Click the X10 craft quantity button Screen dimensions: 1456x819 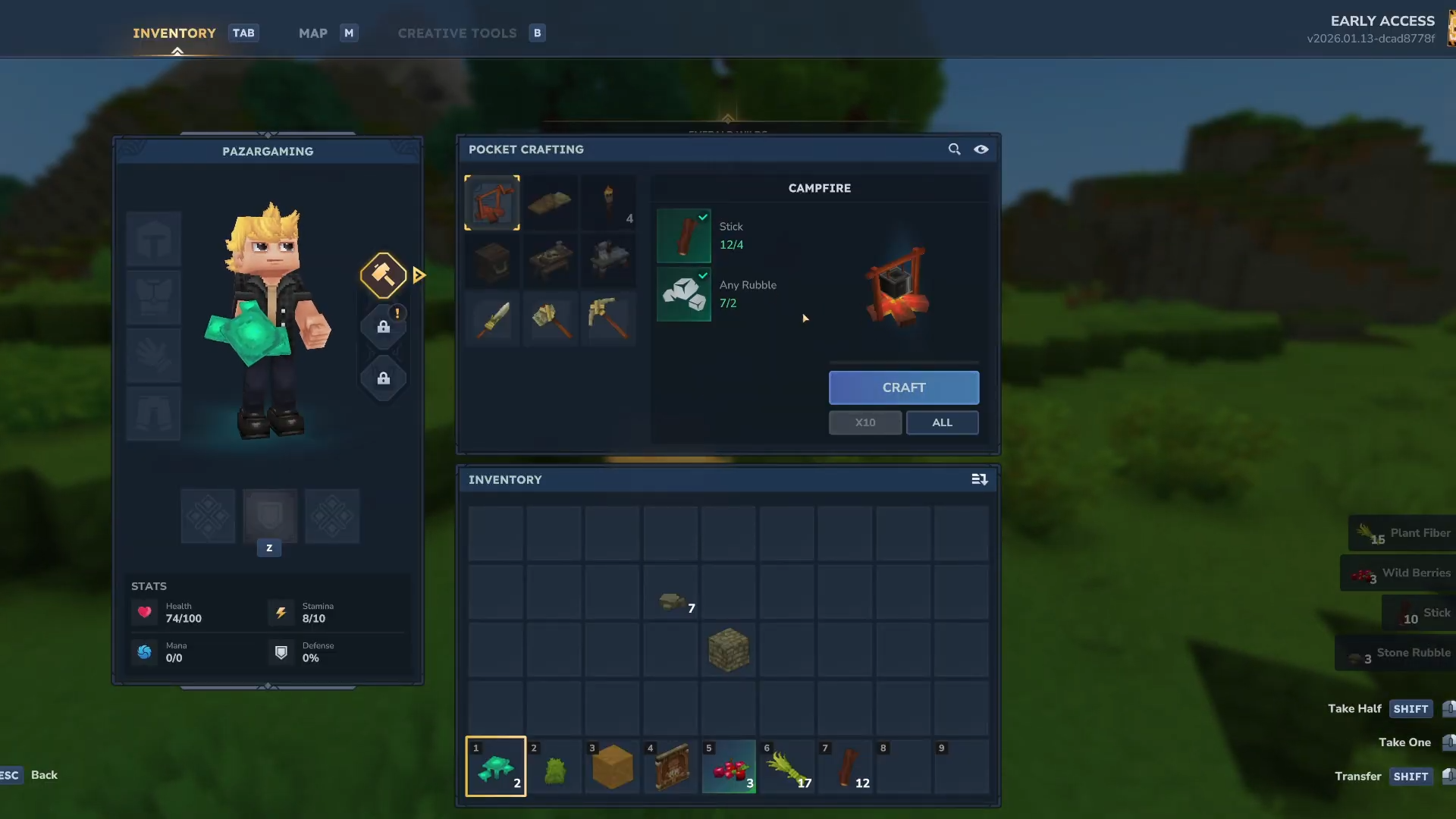865,422
